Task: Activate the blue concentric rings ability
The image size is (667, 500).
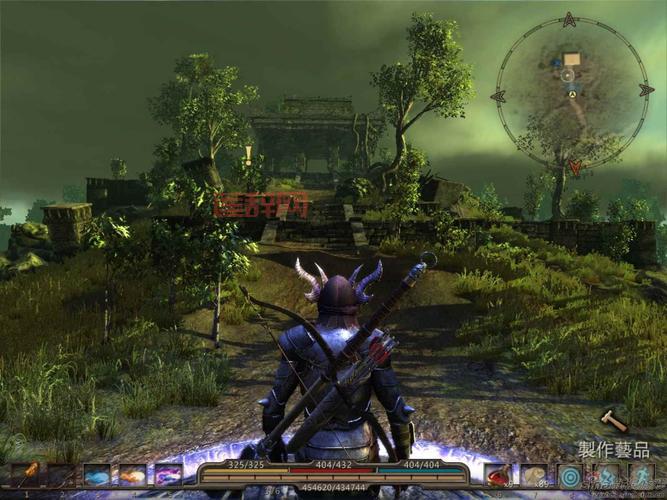Action: click(570, 475)
